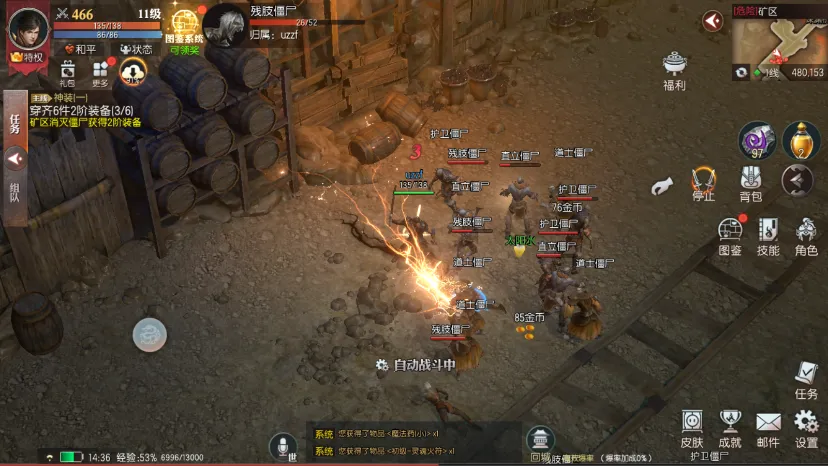Drink the yellow potion quick slot
The height and width of the screenshot is (466, 828).
pyautogui.click(x=801, y=140)
